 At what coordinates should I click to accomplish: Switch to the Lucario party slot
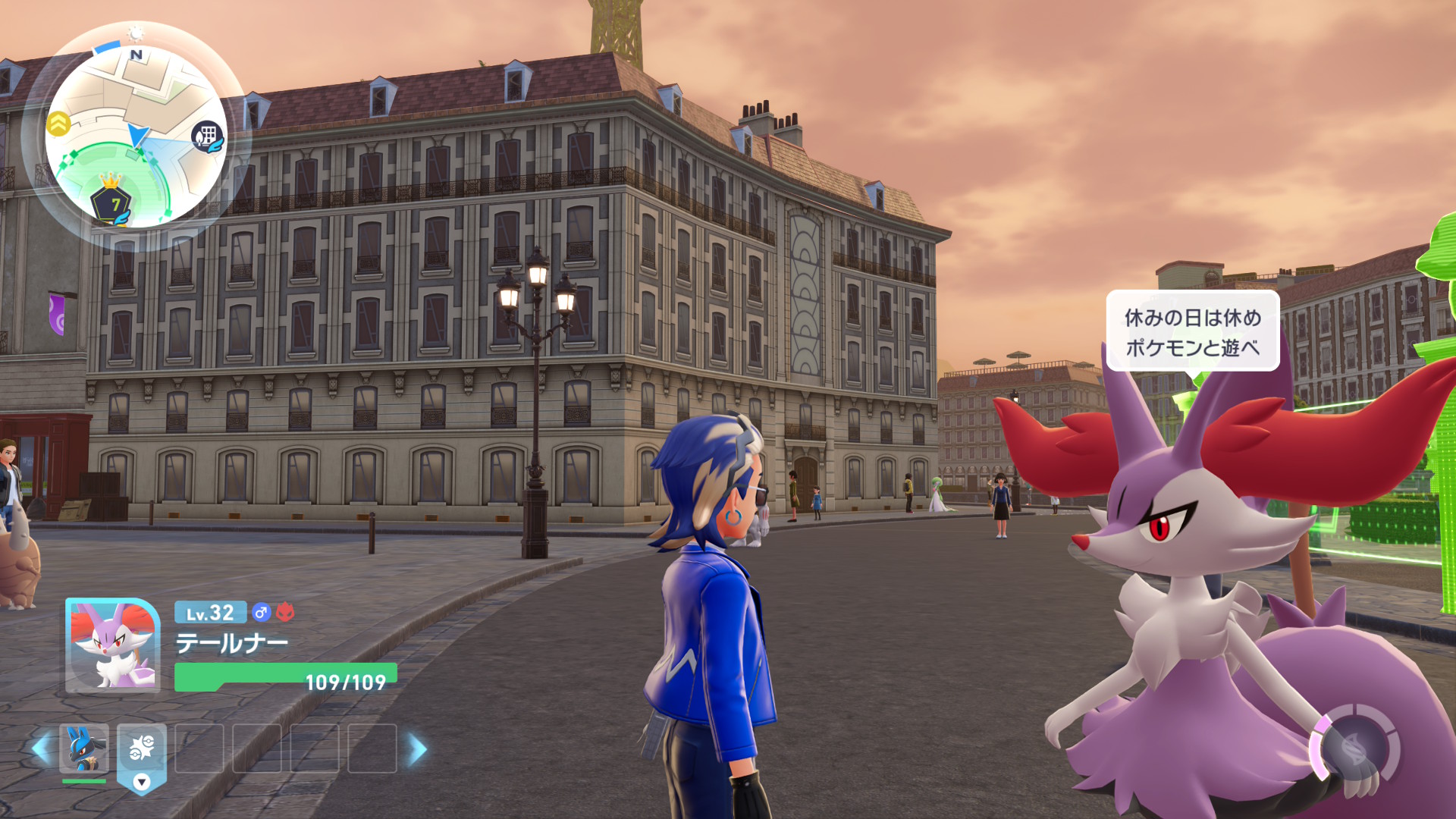pos(84,748)
